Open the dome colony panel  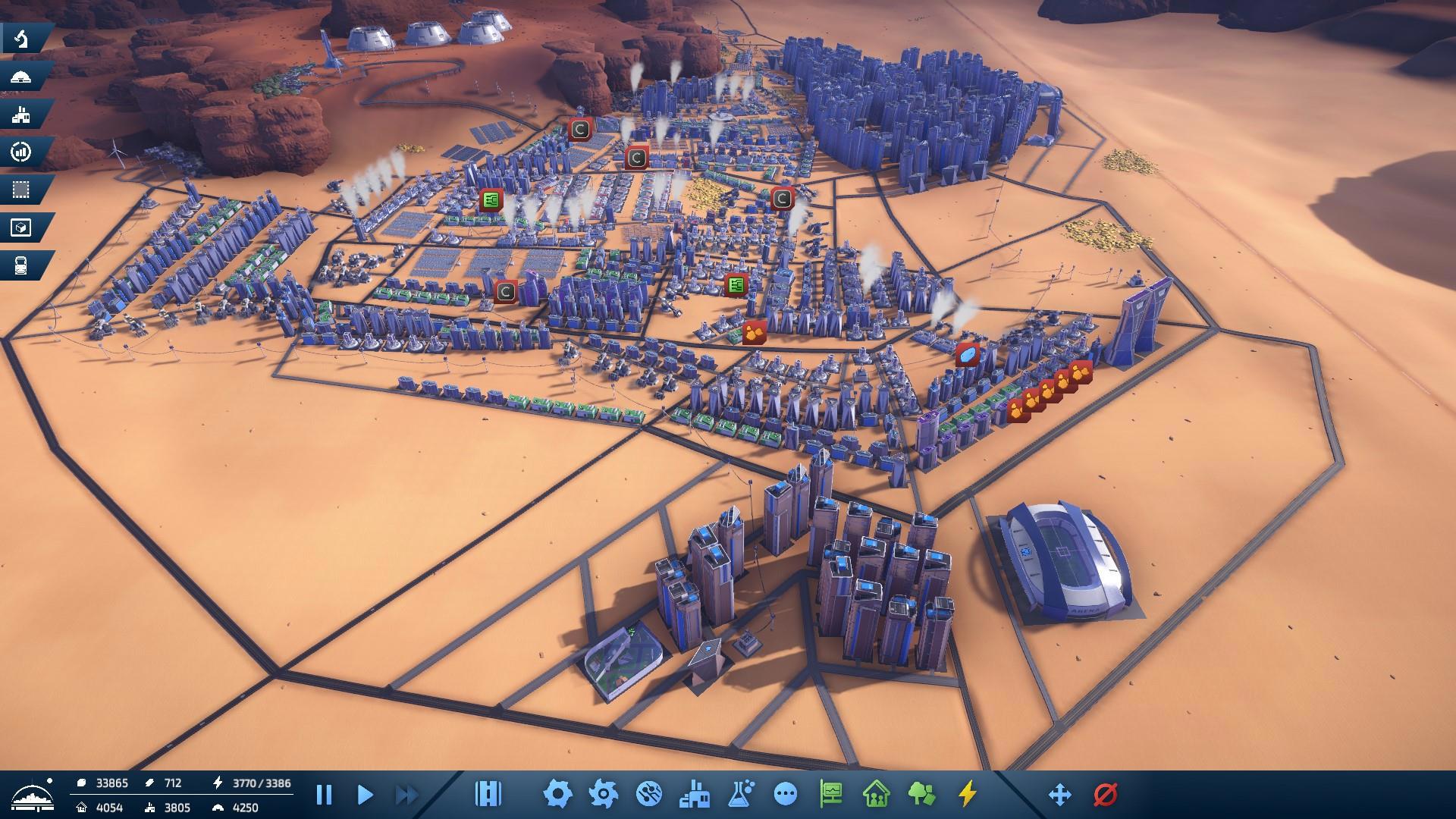pyautogui.click(x=22, y=77)
